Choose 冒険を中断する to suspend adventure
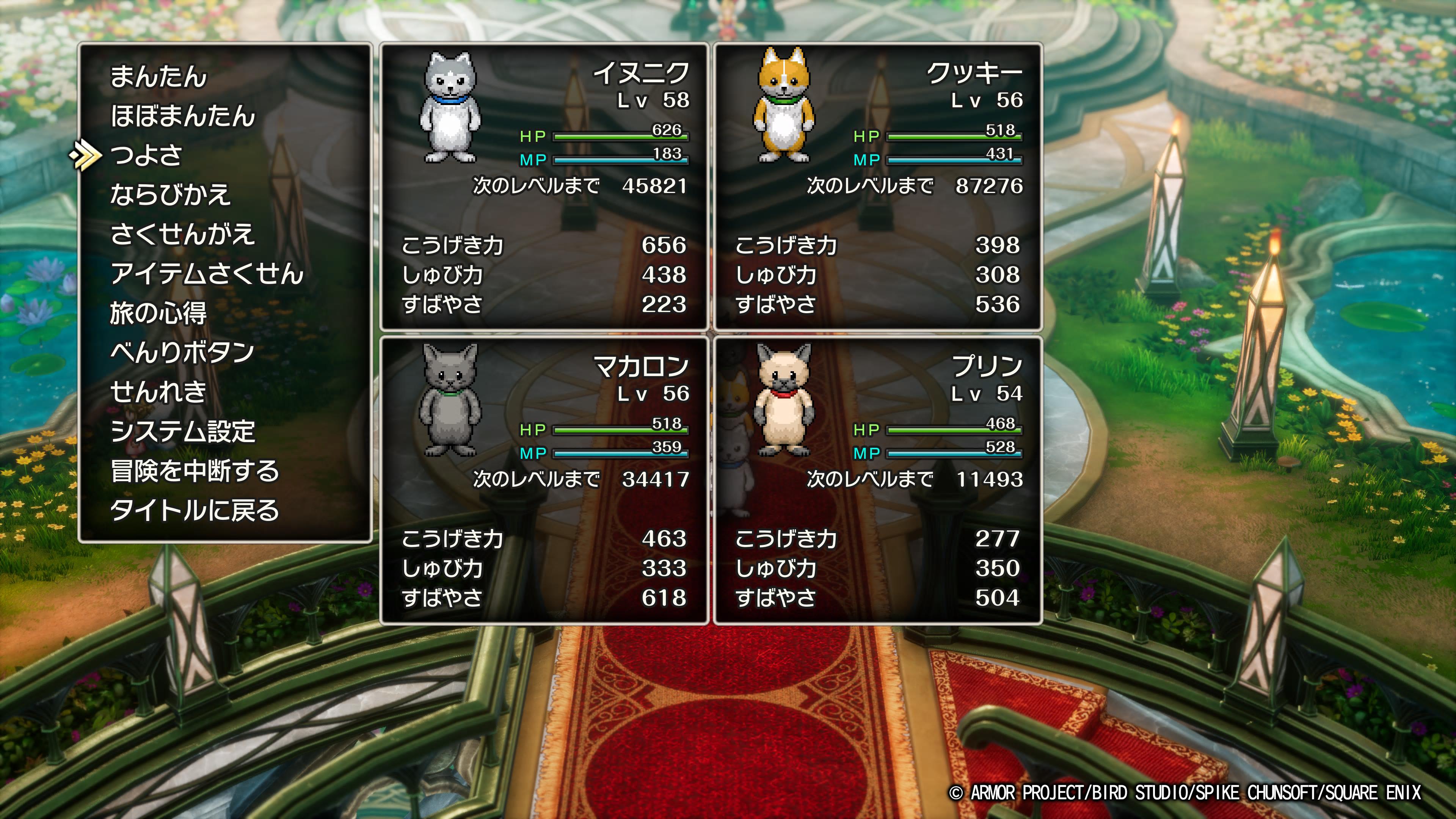Screen dimensions: 1456x819 point(195,471)
